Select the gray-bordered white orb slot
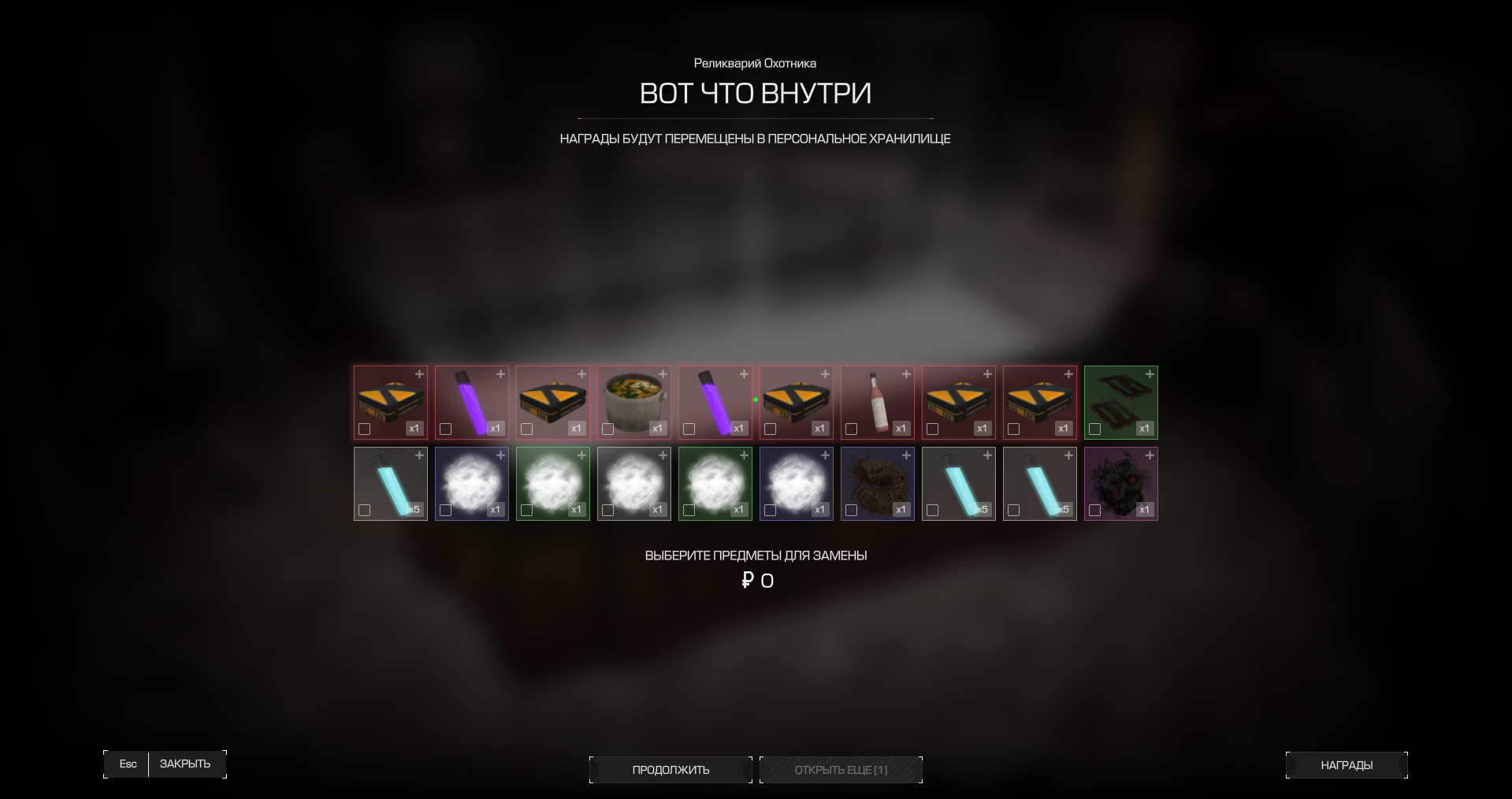Screen dimensions: 1512x799 point(634,481)
